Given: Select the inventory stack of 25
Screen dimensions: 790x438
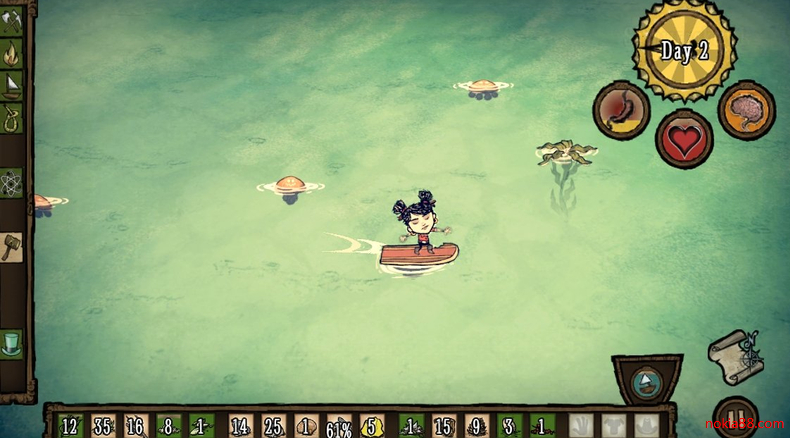Looking at the screenshot, I should click(274, 425).
